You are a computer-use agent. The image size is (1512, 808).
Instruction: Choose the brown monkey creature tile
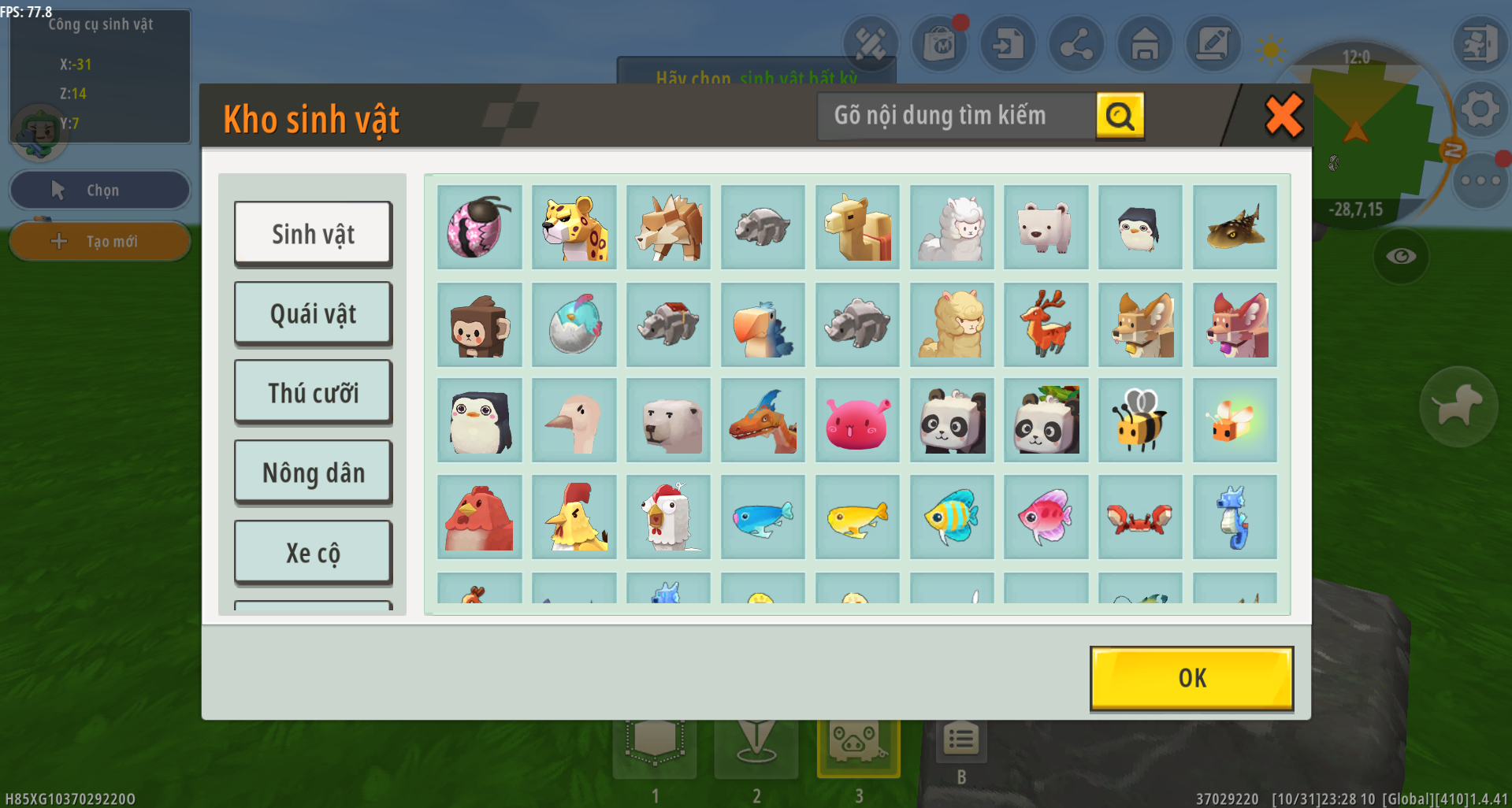click(x=479, y=325)
